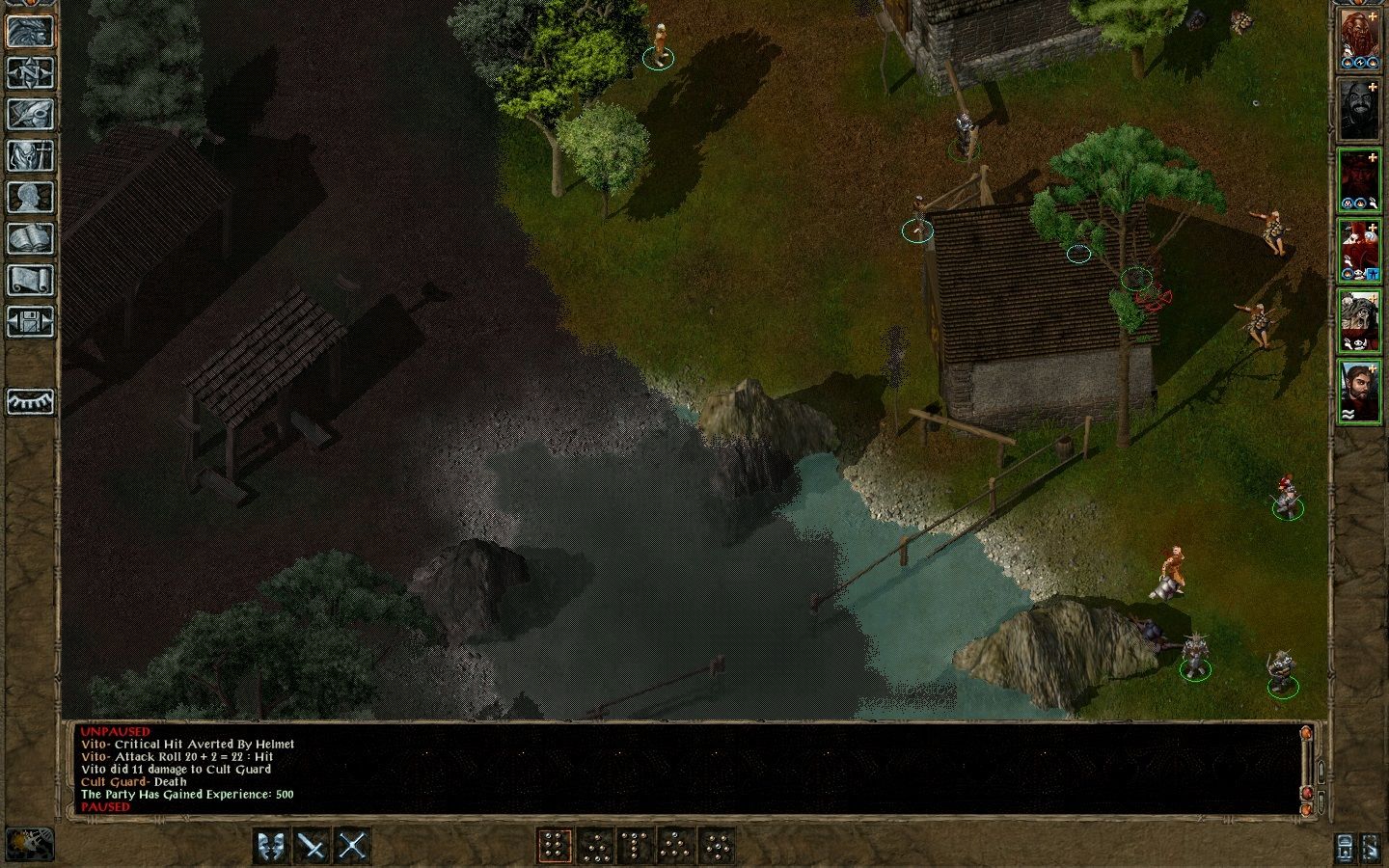The width and height of the screenshot is (1389, 868).
Task: Choose the highlighted two-column party formation
Action: tap(554, 846)
